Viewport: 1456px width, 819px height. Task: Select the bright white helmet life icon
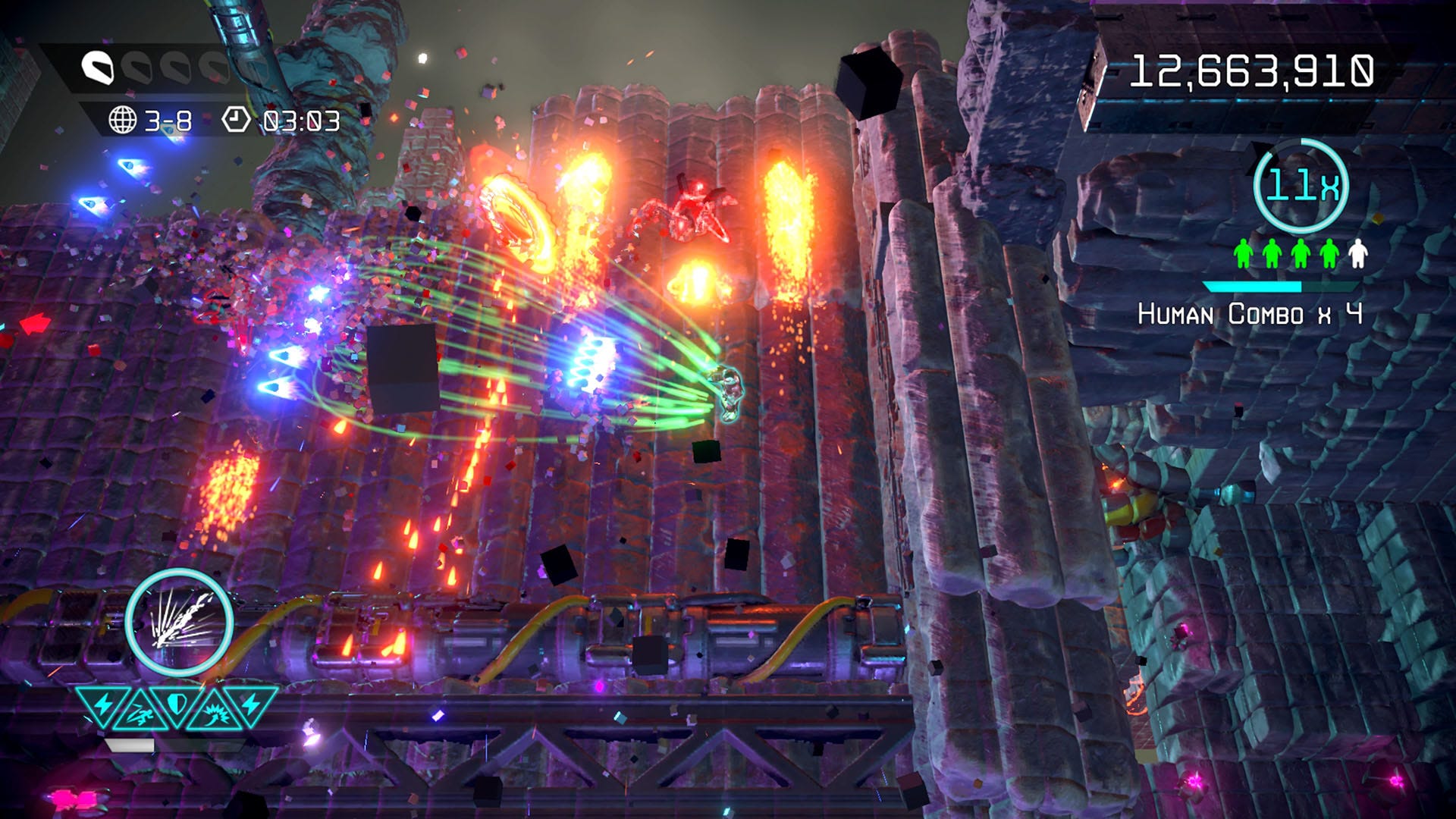(x=98, y=68)
